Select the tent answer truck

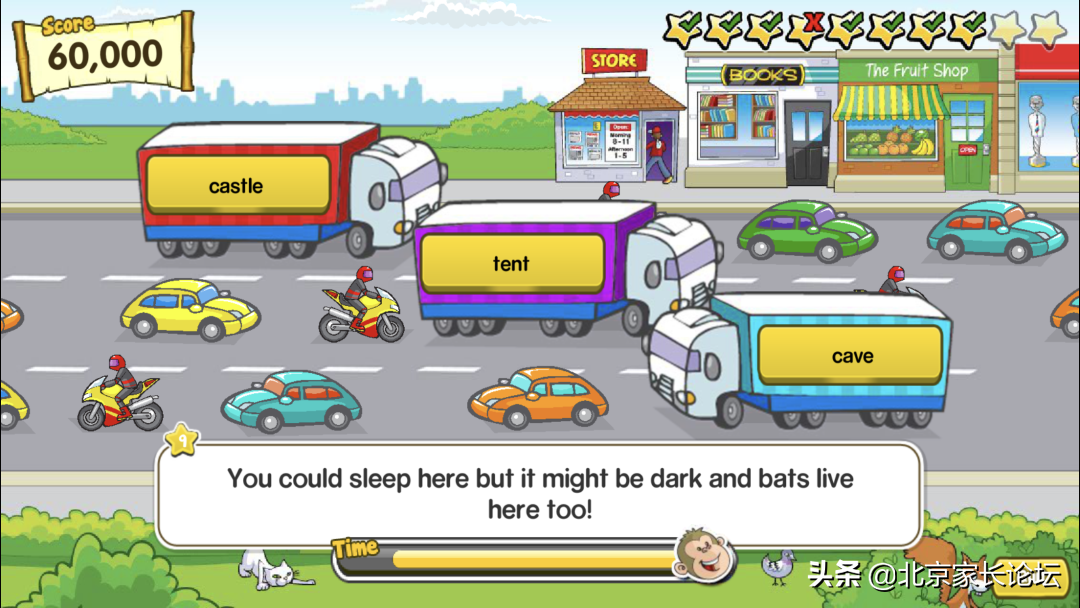point(511,264)
